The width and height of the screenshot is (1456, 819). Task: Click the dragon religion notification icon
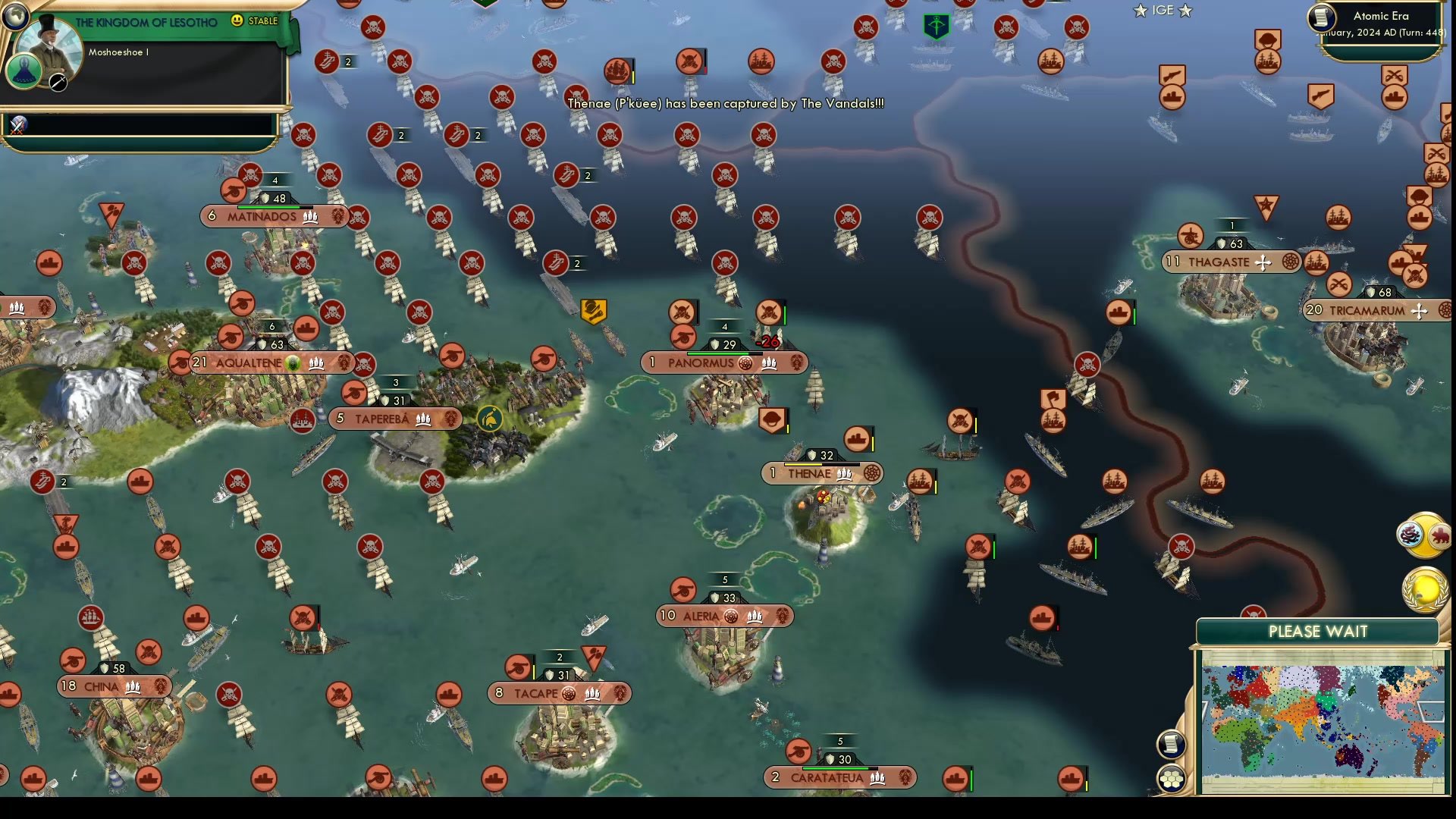(1409, 535)
